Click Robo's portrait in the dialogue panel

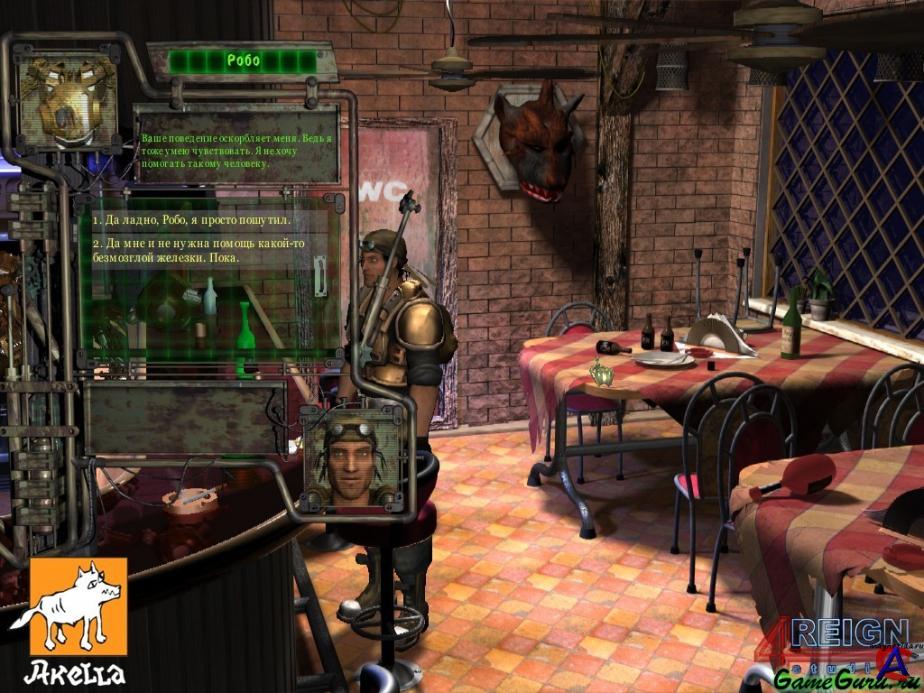69,100
